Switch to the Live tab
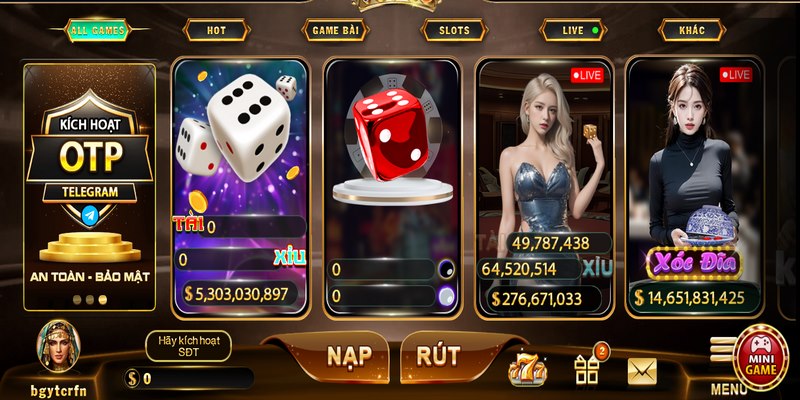 (x=573, y=30)
